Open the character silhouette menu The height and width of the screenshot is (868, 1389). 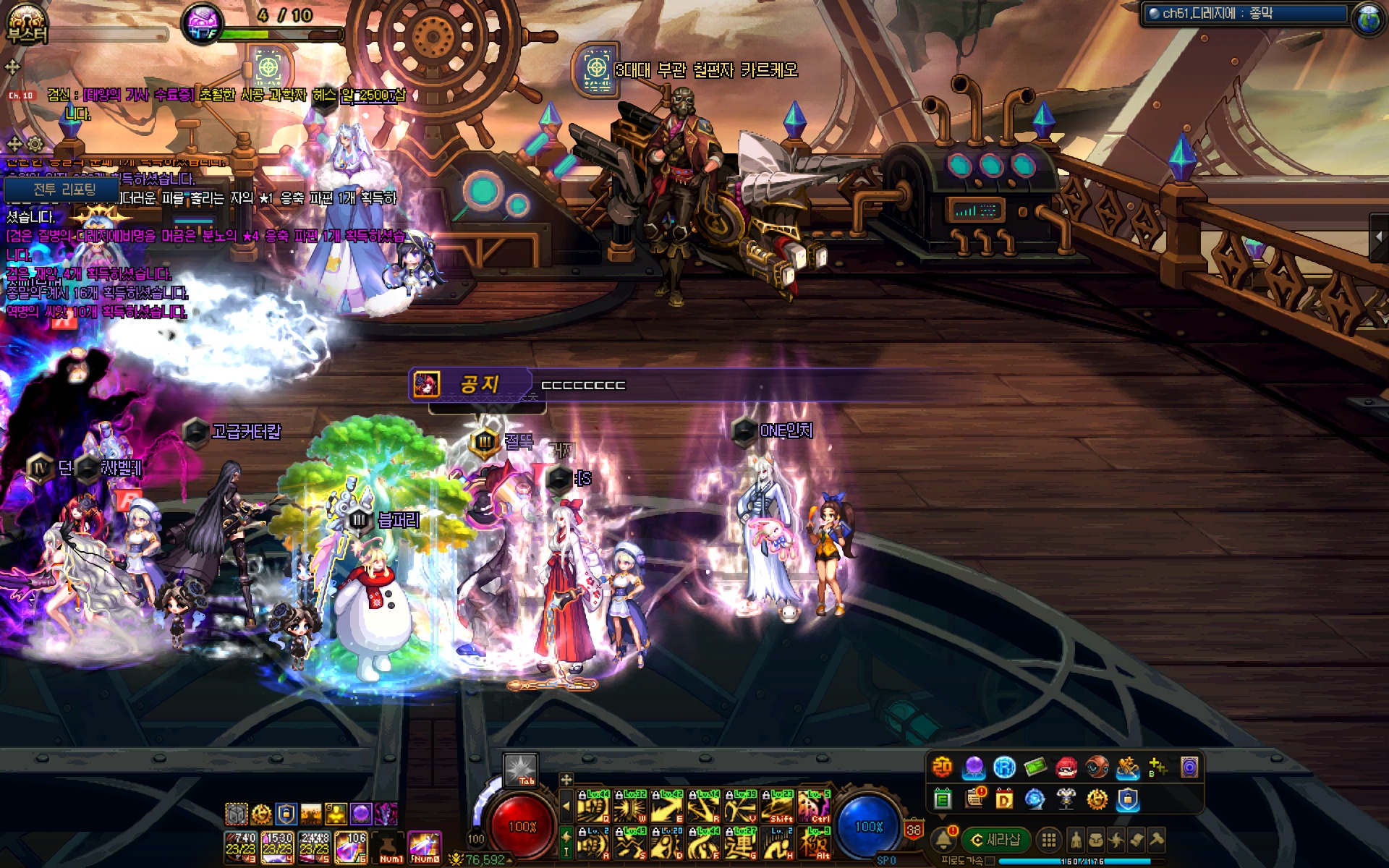tap(1076, 840)
